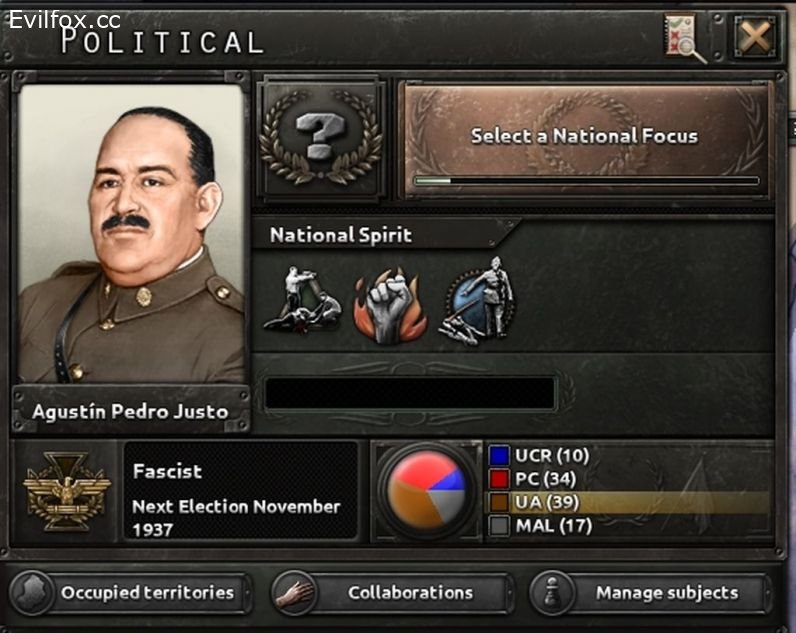Image resolution: width=796 pixels, height=633 pixels.
Task: Select a National Focus
Action: (585, 137)
